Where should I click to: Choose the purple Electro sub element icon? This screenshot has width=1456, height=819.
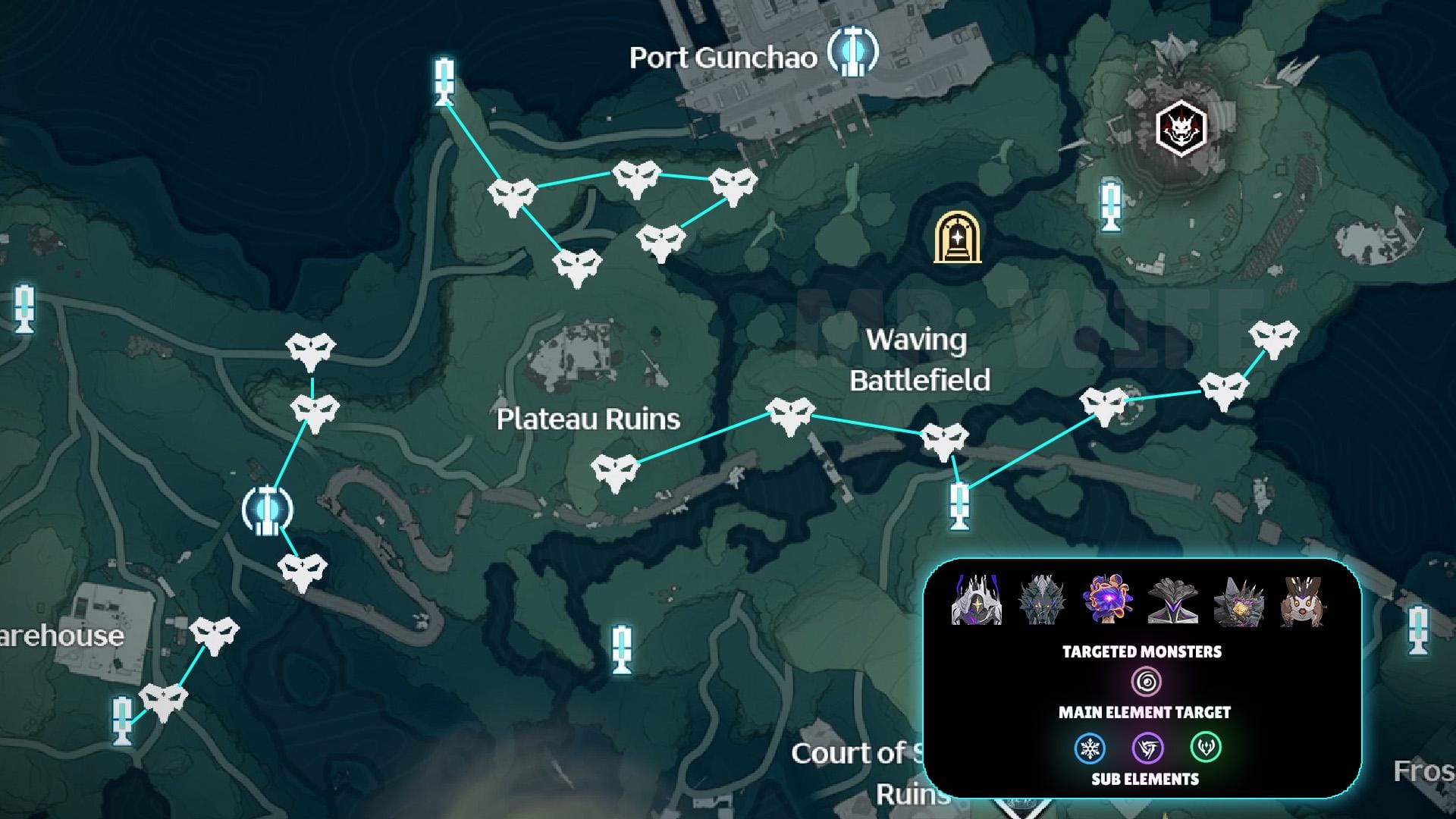tap(1147, 748)
